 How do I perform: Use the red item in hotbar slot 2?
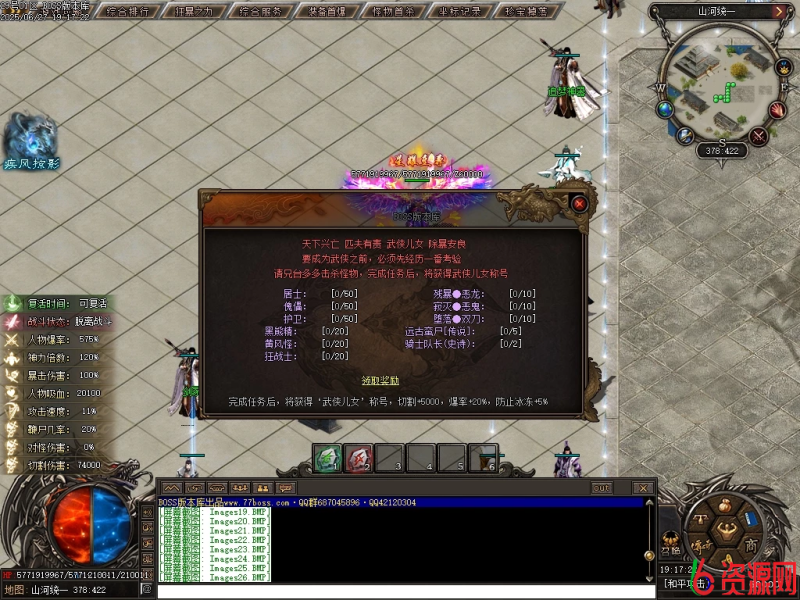tap(358, 458)
